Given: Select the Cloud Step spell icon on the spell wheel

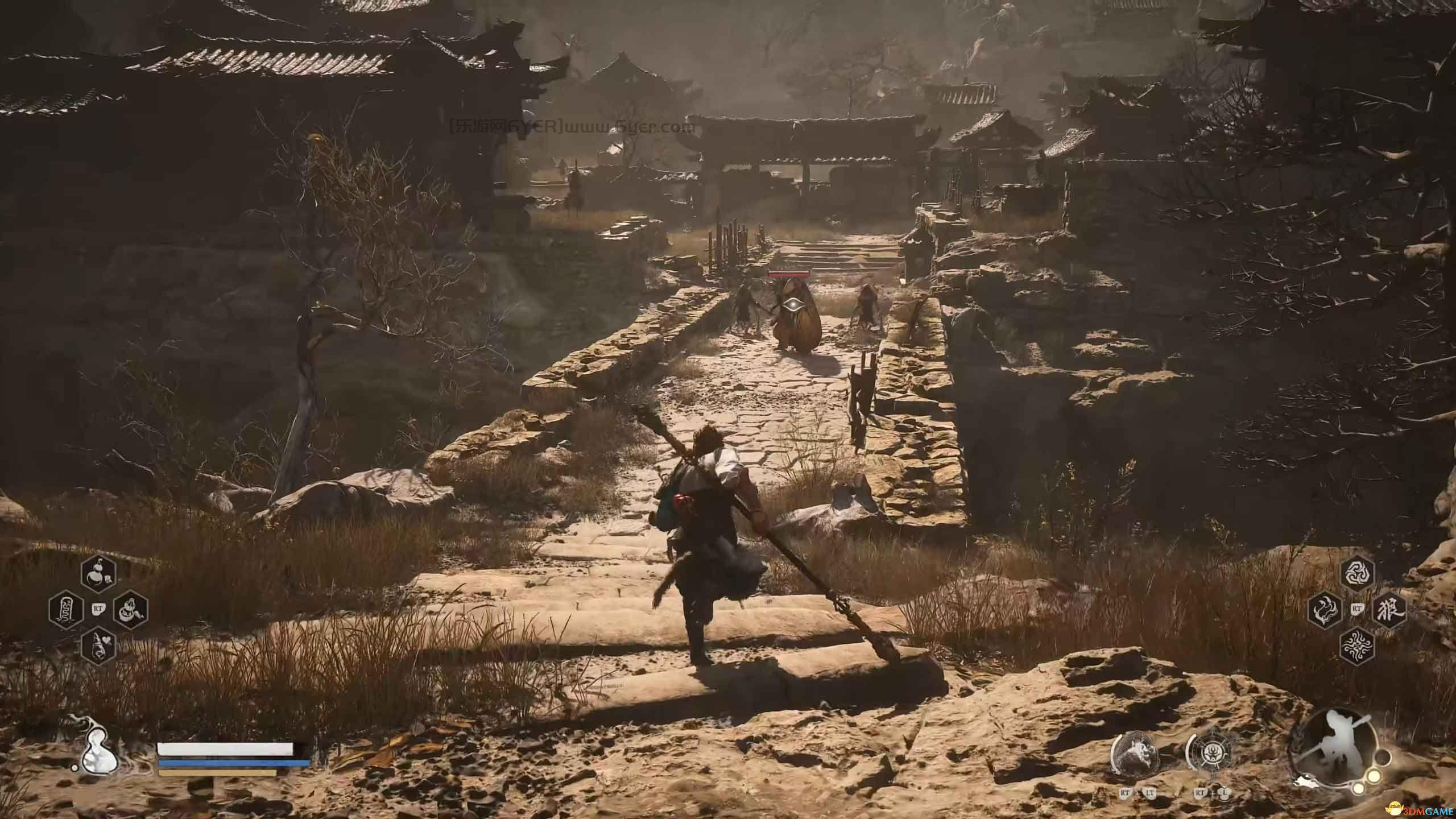Looking at the screenshot, I should coord(1325,610).
